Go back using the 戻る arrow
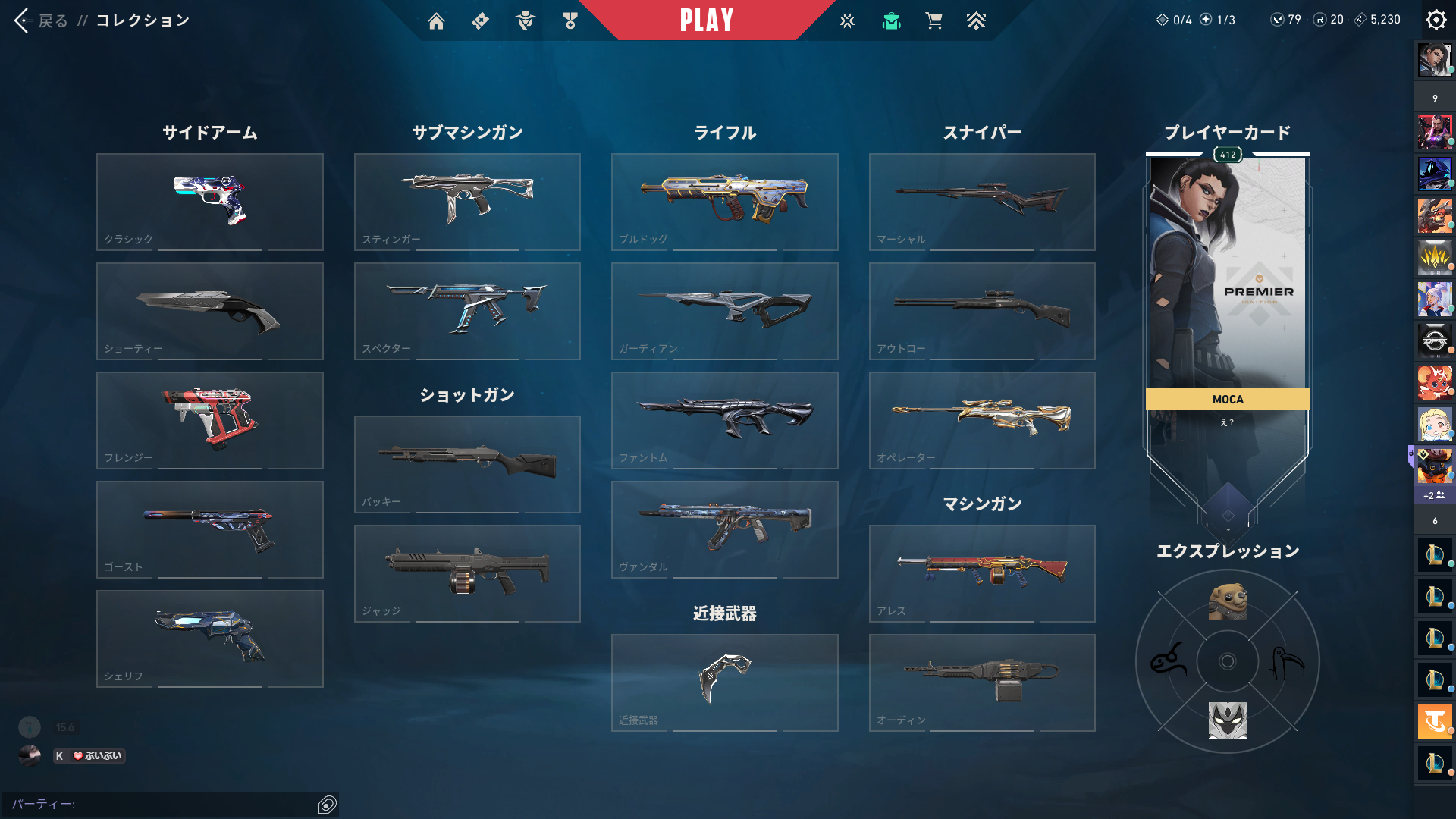Screen dimensions: 1456x819 point(23,20)
